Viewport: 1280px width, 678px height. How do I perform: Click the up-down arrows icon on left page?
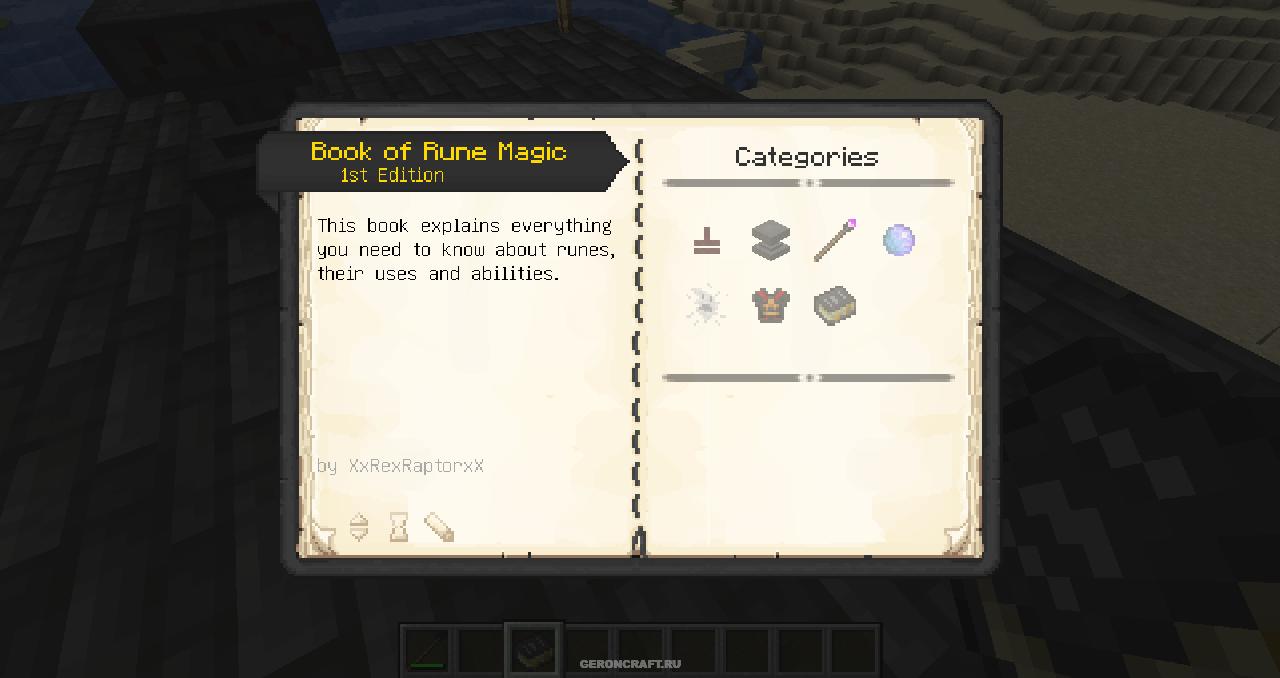(x=359, y=527)
